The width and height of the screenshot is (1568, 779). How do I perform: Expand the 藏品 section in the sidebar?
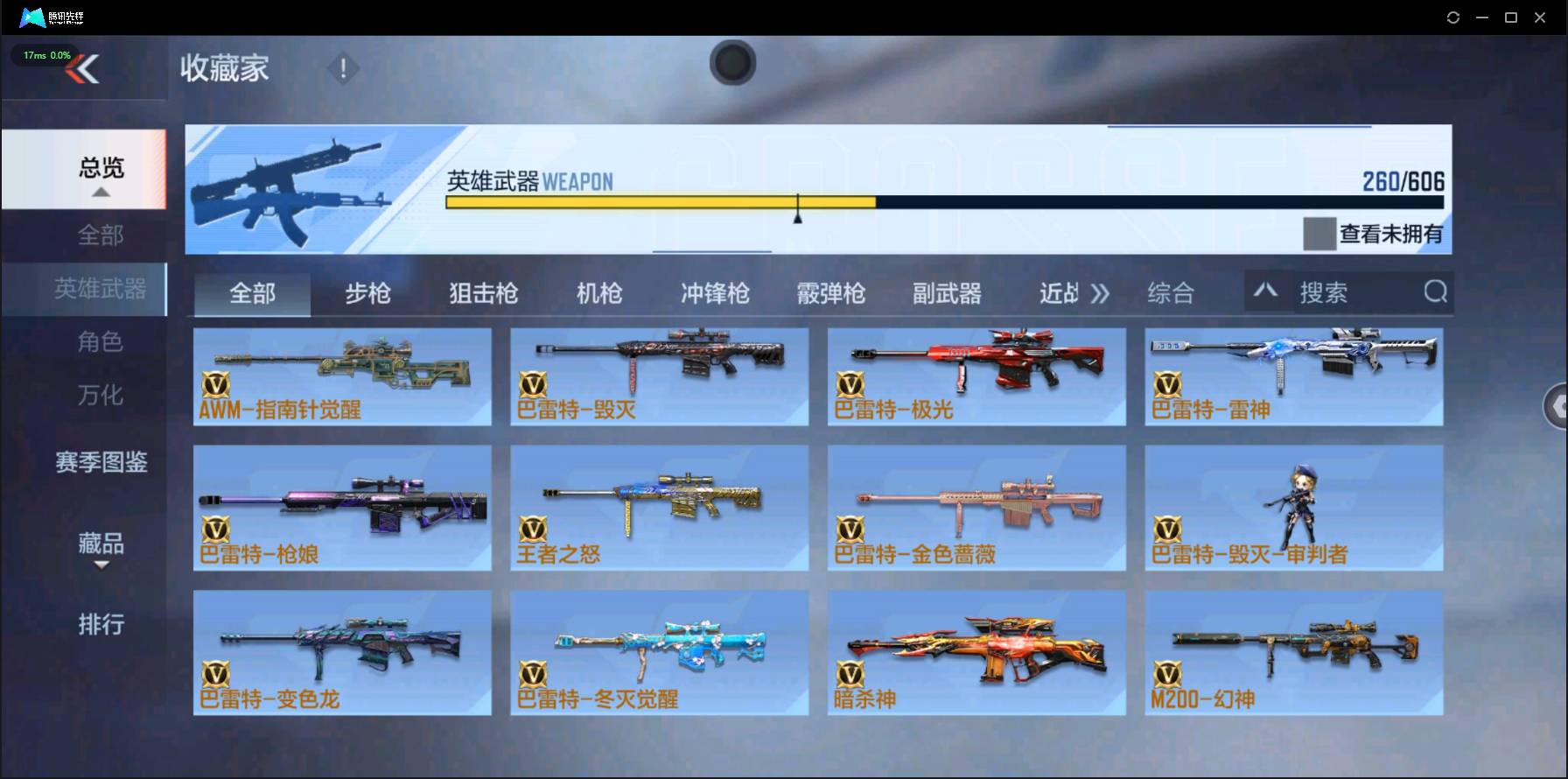(x=102, y=547)
